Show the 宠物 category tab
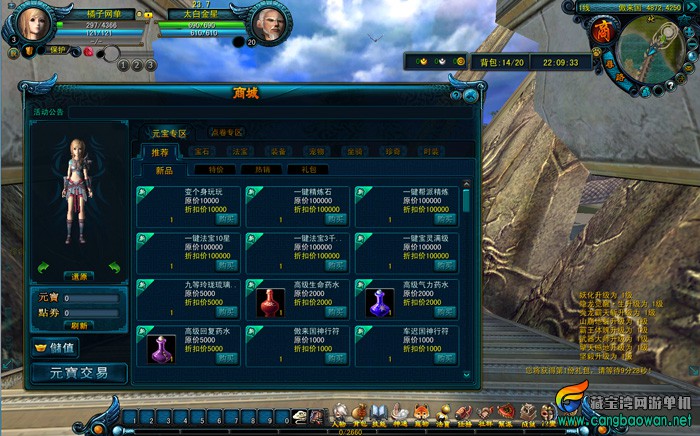 click(316, 151)
